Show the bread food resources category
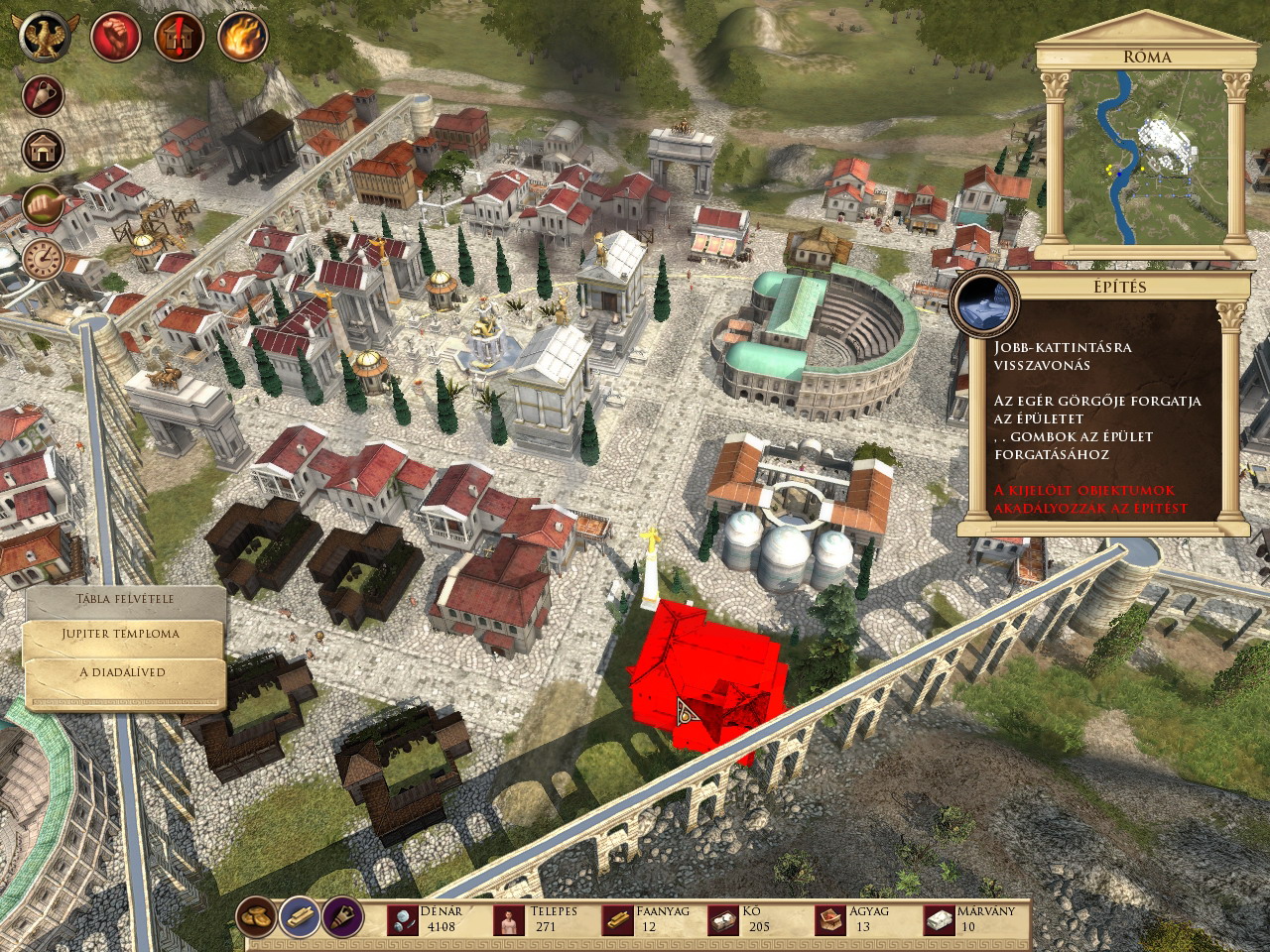The width and height of the screenshot is (1270, 952). point(257,917)
